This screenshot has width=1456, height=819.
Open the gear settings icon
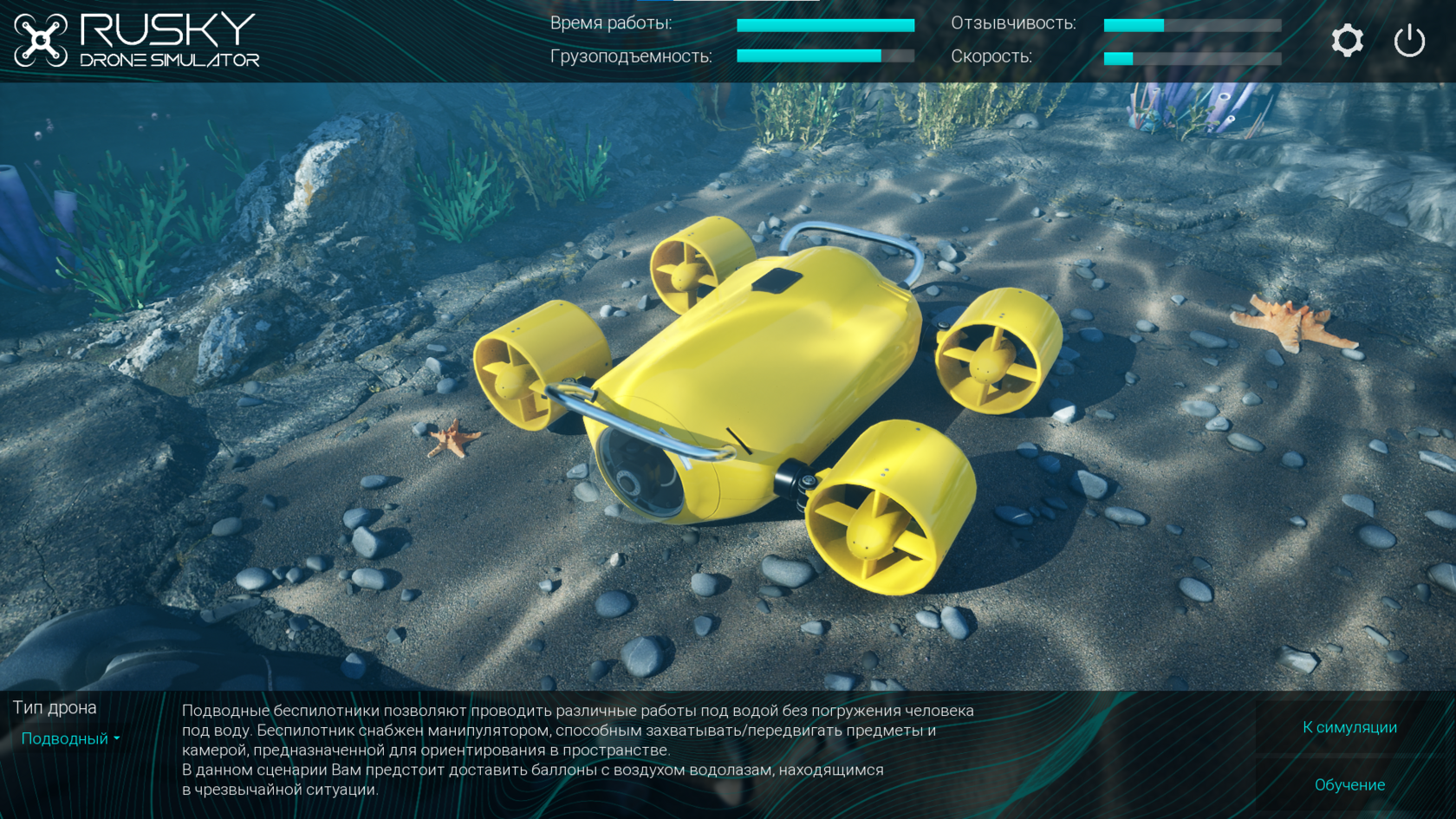point(1347,41)
